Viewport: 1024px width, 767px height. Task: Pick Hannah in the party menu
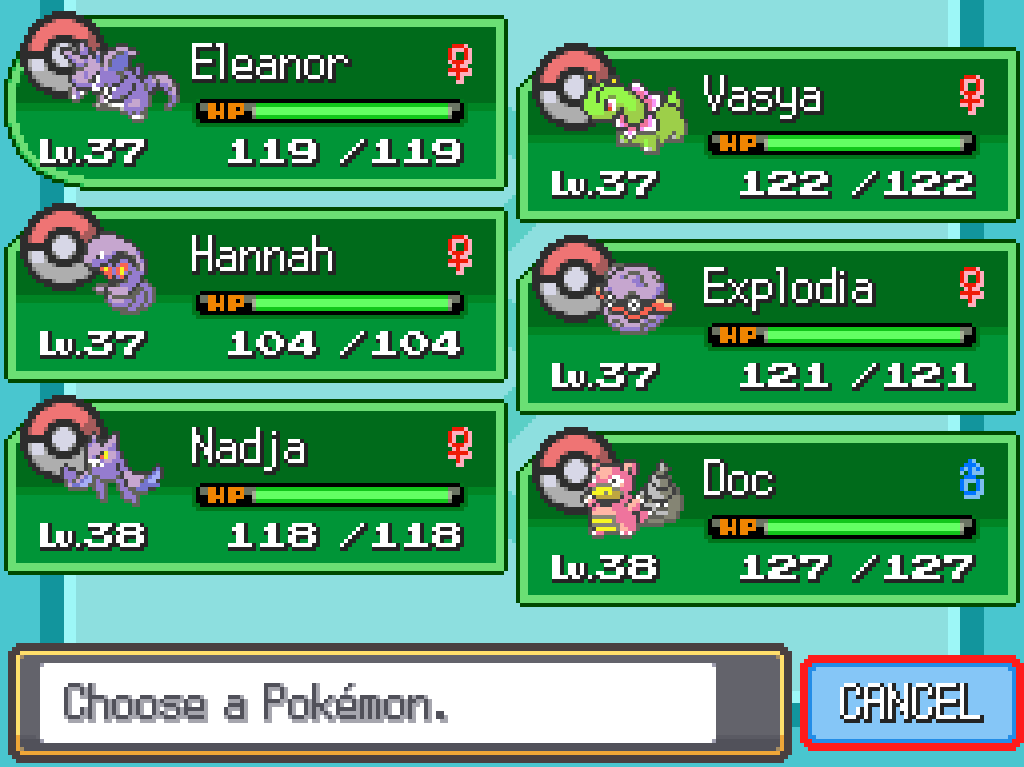256,294
